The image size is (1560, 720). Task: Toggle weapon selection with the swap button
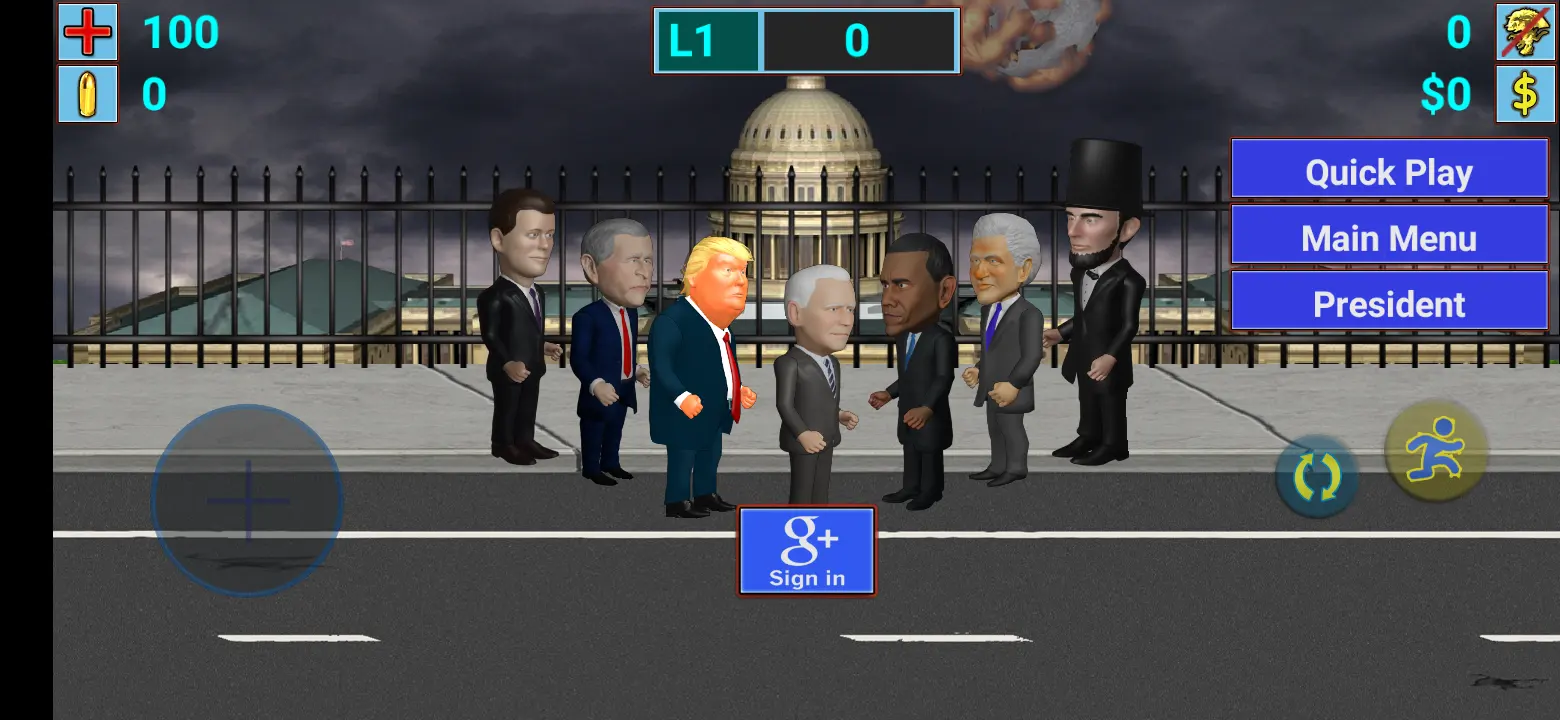[1318, 475]
